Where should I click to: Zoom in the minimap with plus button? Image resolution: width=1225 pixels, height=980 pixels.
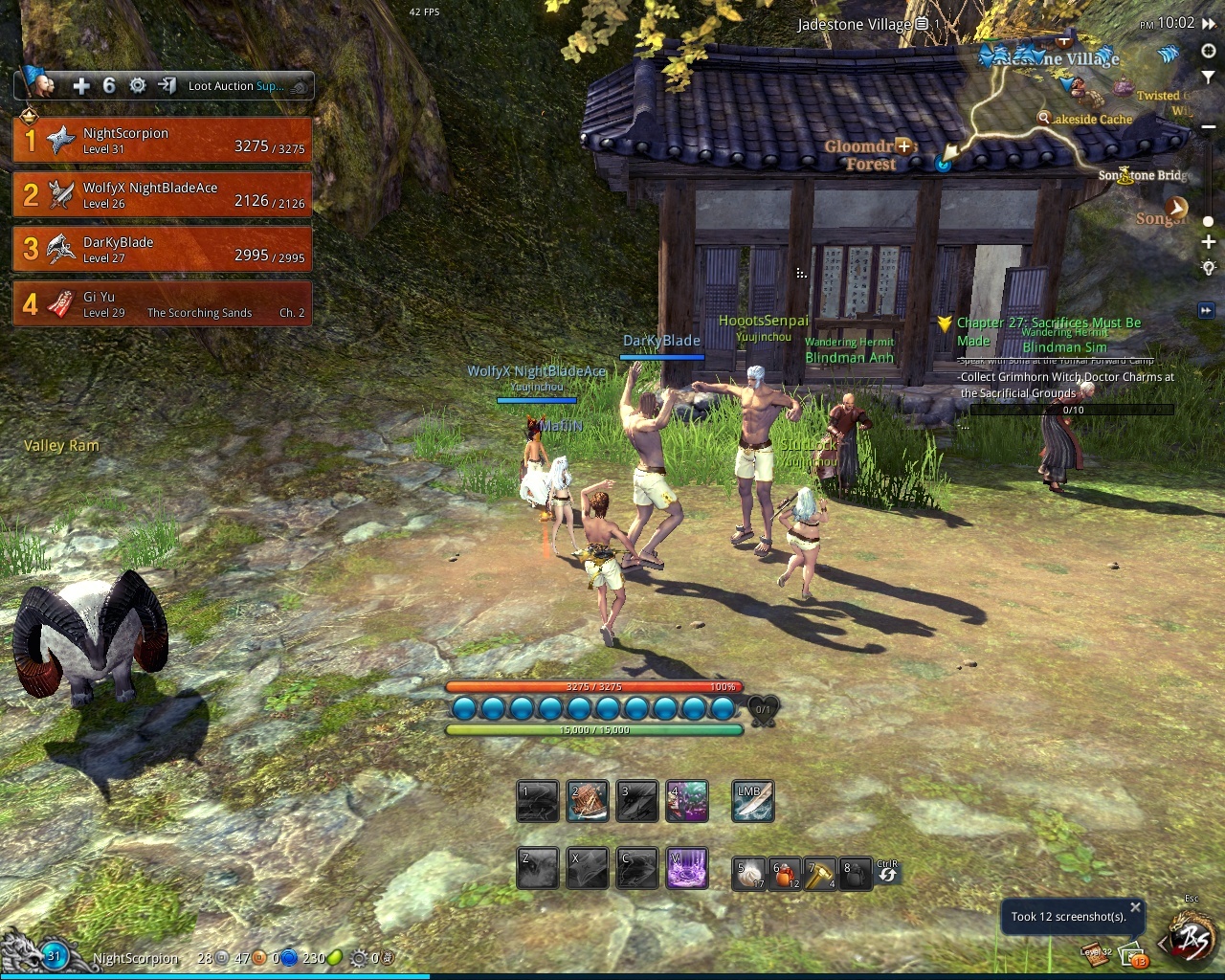(1209, 242)
